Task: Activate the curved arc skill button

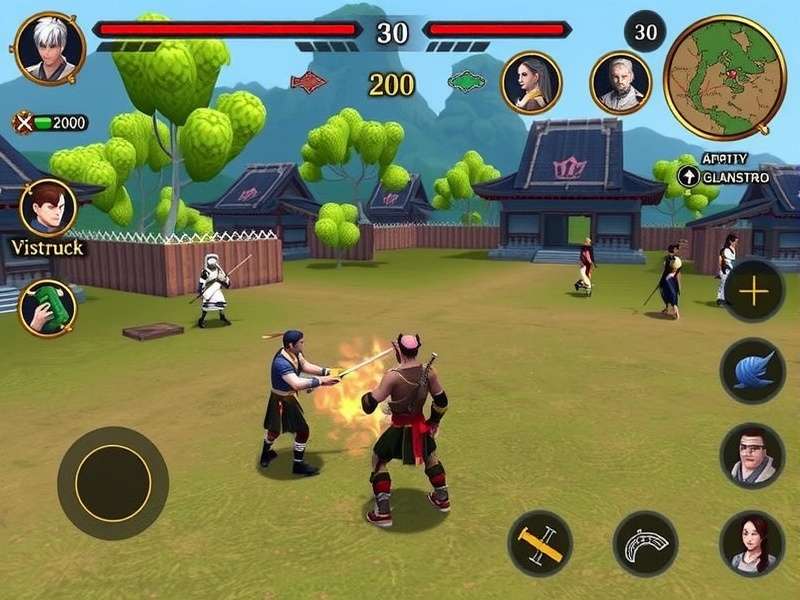Action: 645,543
